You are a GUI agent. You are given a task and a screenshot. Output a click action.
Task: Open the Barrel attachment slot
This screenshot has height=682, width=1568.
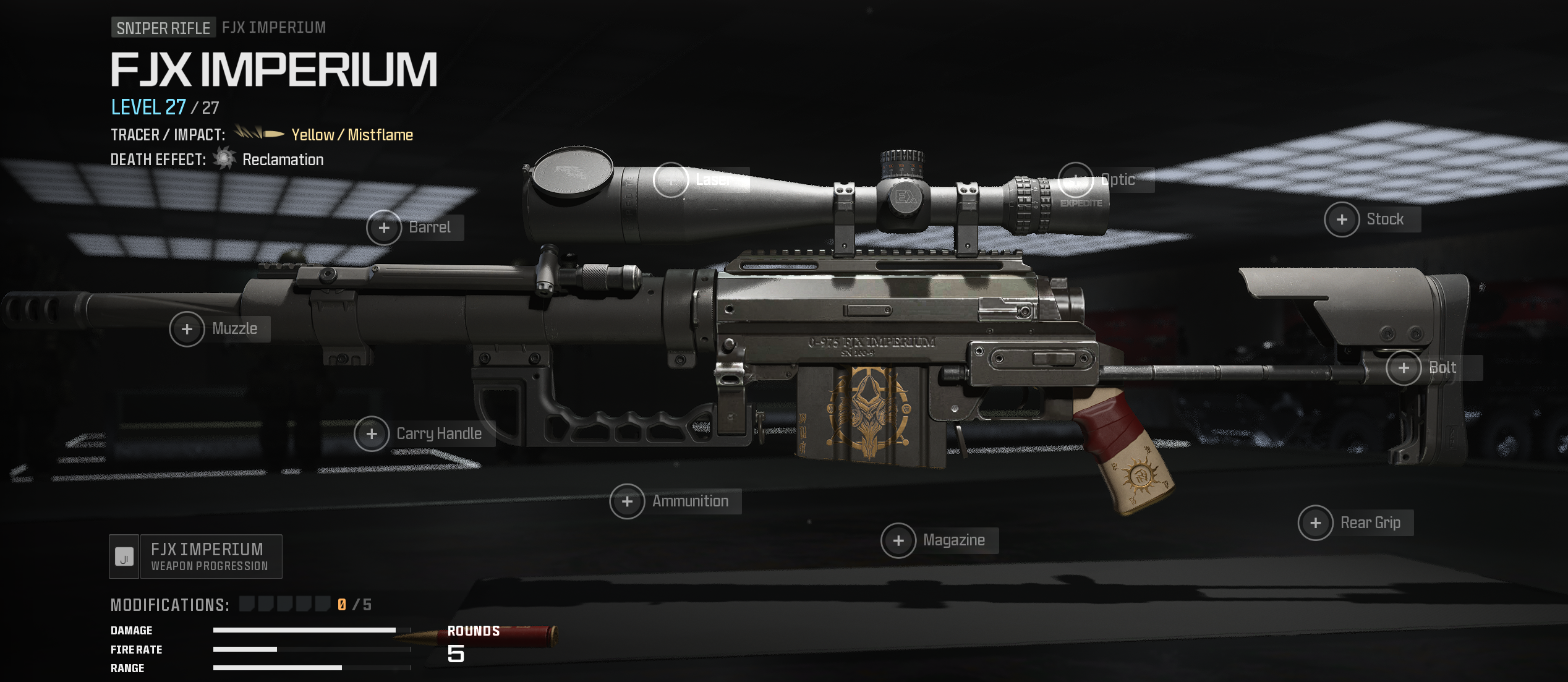point(385,228)
